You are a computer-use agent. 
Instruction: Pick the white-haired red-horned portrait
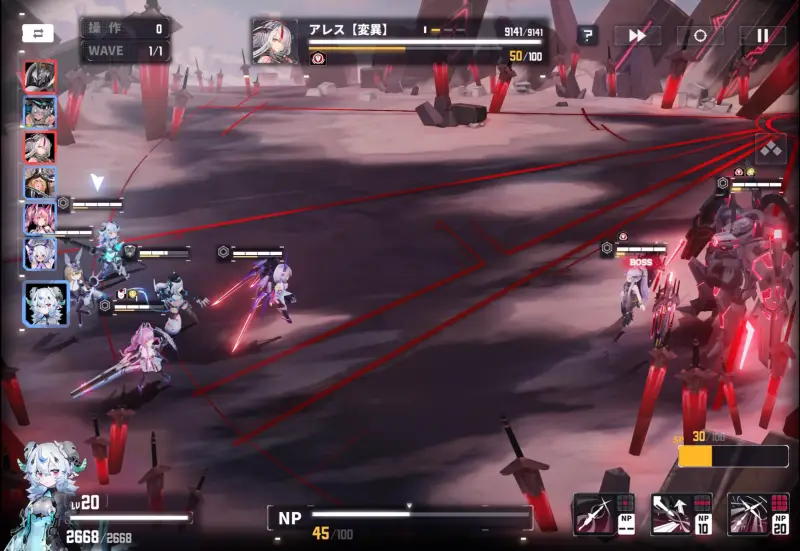point(40,148)
